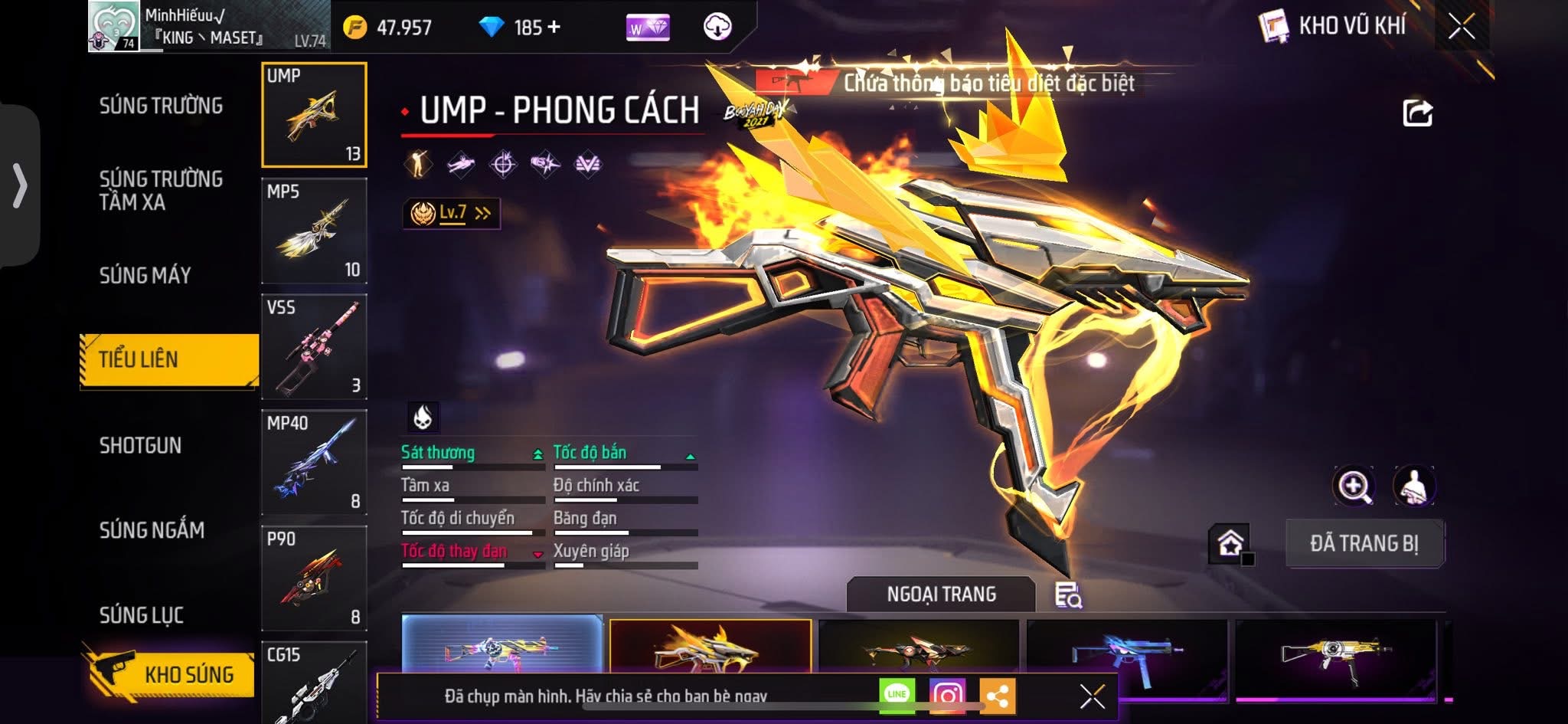Open the Súng Máy weapon category
The height and width of the screenshot is (724, 1568).
[x=145, y=275]
